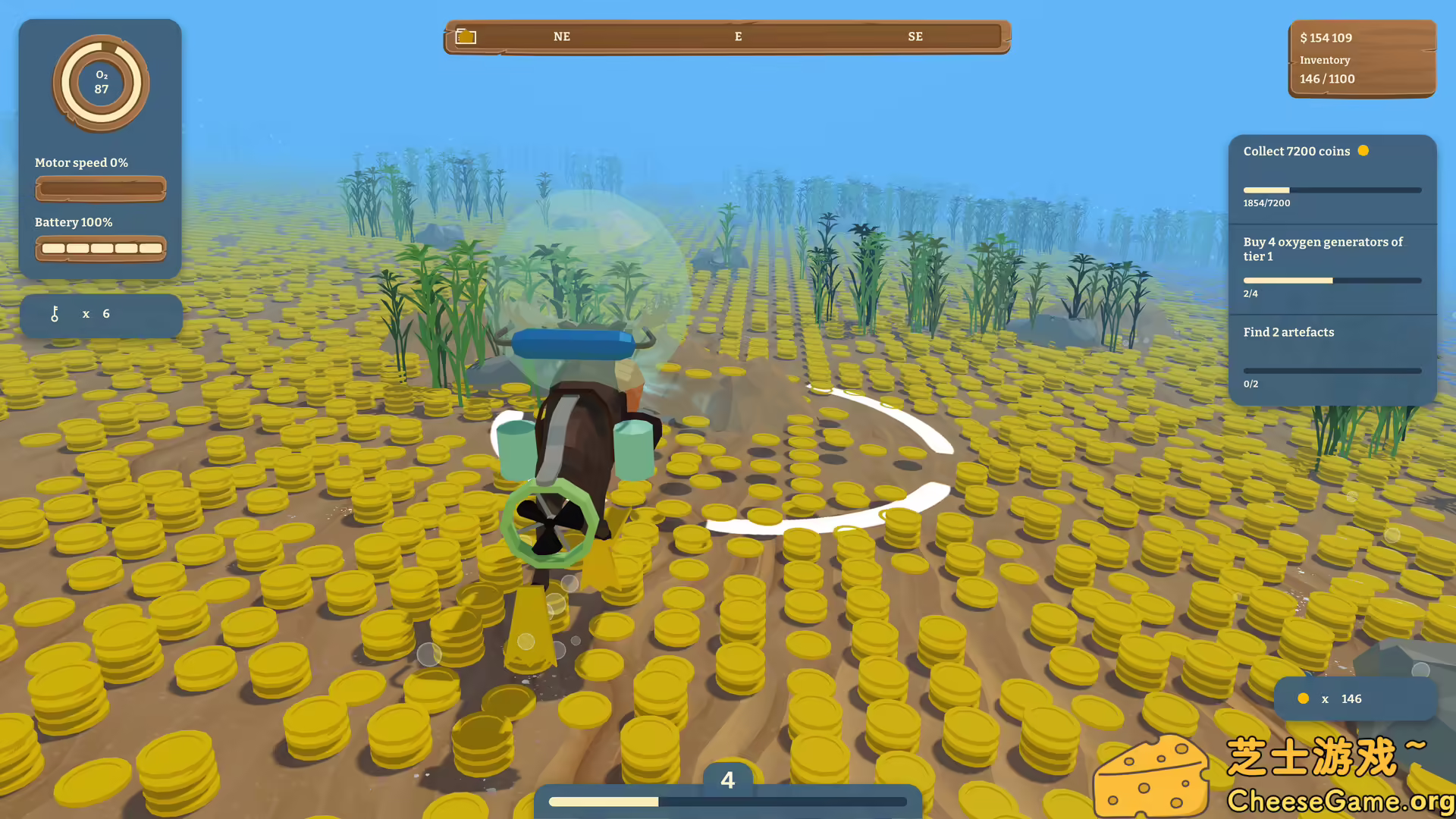Toggle the Collect 7200 coins objective
This screenshot has width=1456, height=819.
(1297, 151)
